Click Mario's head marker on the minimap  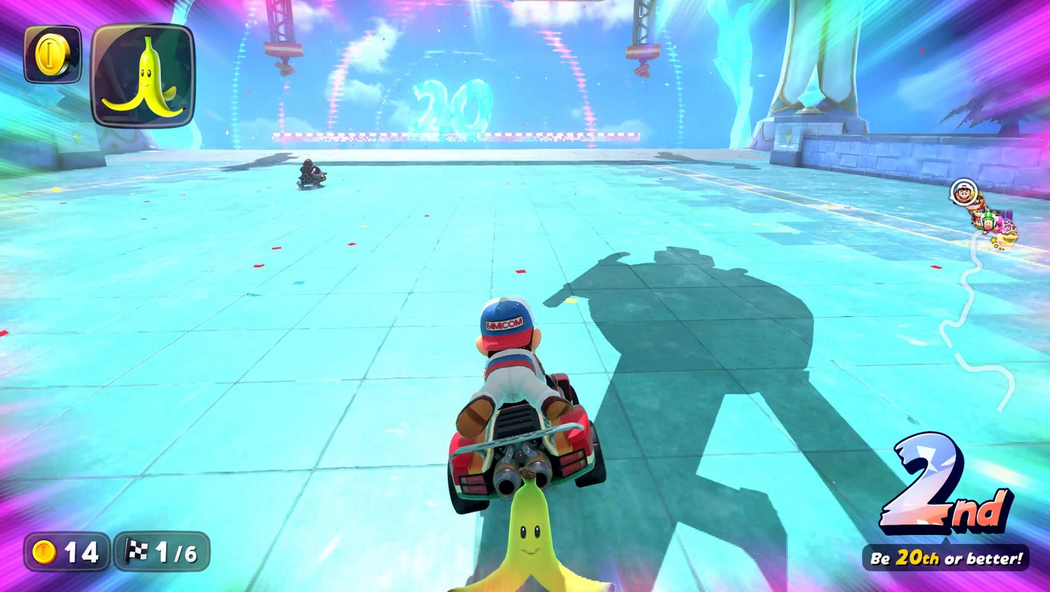coord(963,192)
